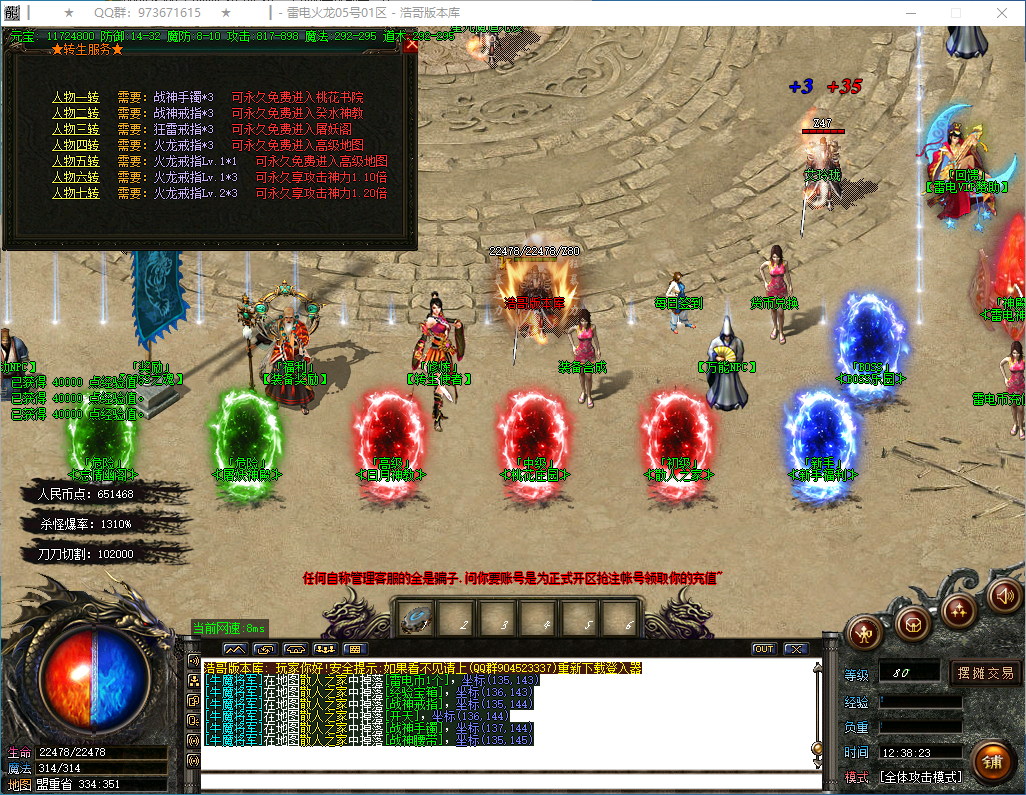Pick the 人物四转 rebirth option
This screenshot has height=795, width=1026.
coord(76,145)
